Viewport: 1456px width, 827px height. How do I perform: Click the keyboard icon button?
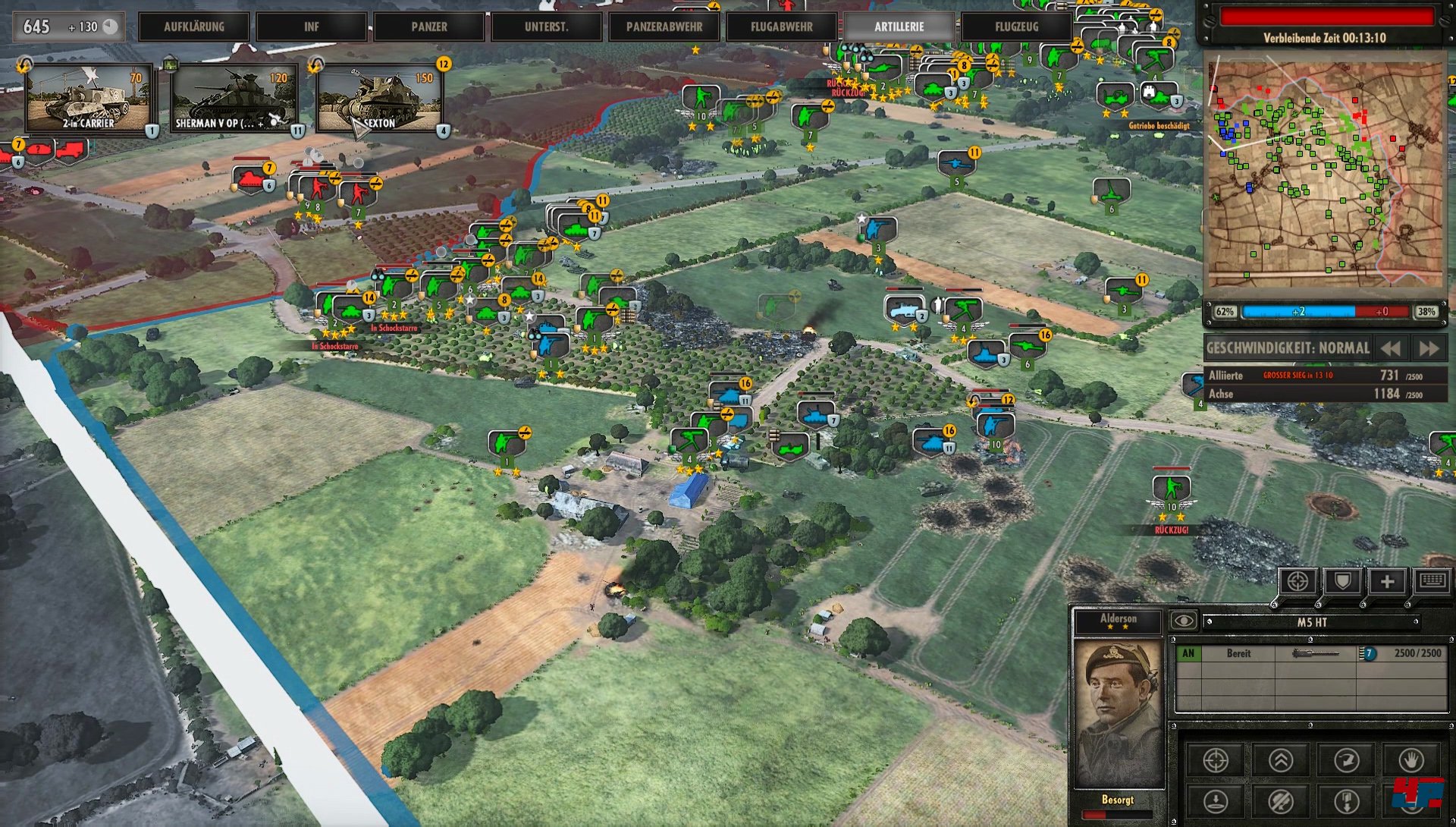coord(1432,582)
